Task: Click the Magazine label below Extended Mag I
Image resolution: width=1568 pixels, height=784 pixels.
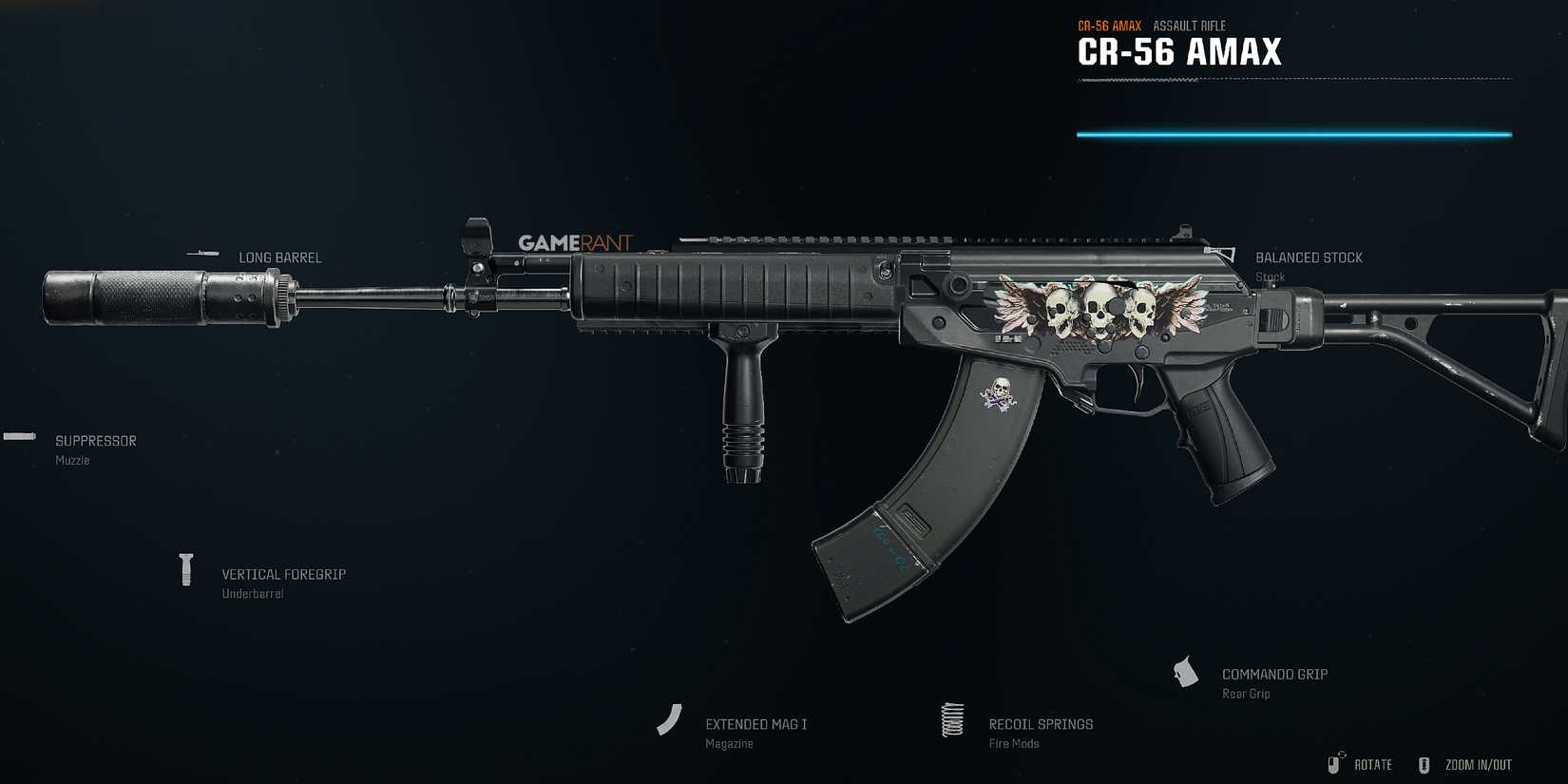Action: click(729, 742)
